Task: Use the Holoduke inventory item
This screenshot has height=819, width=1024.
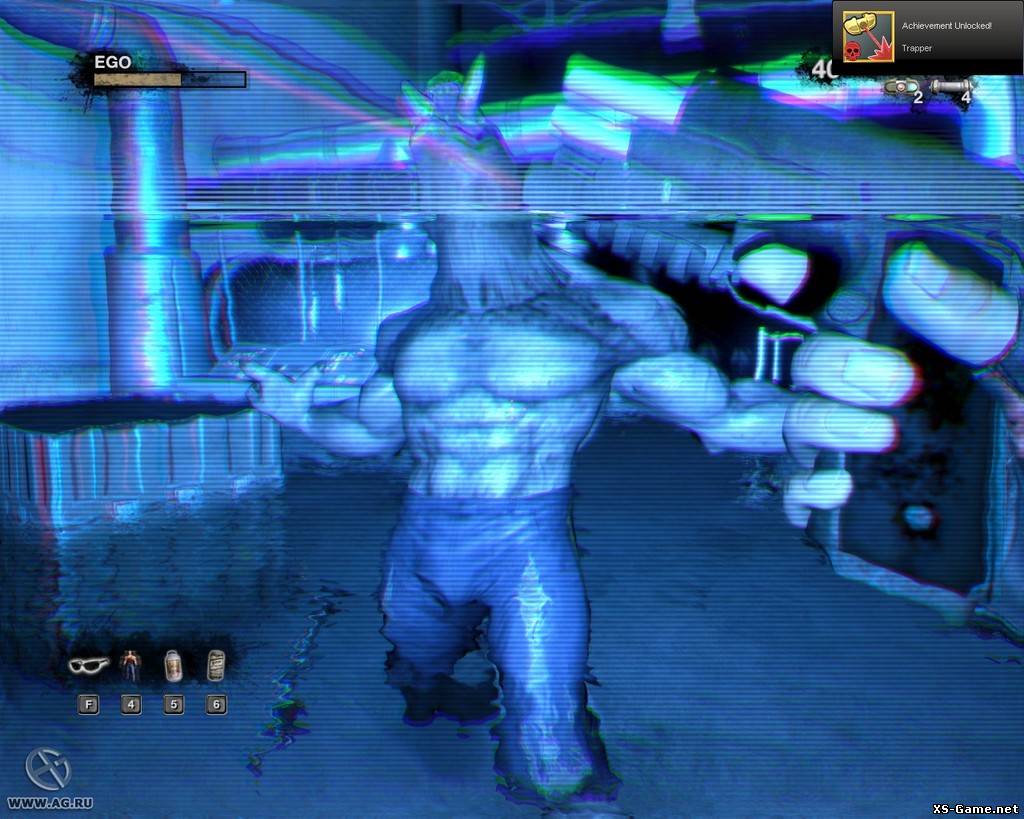Action: (x=130, y=664)
